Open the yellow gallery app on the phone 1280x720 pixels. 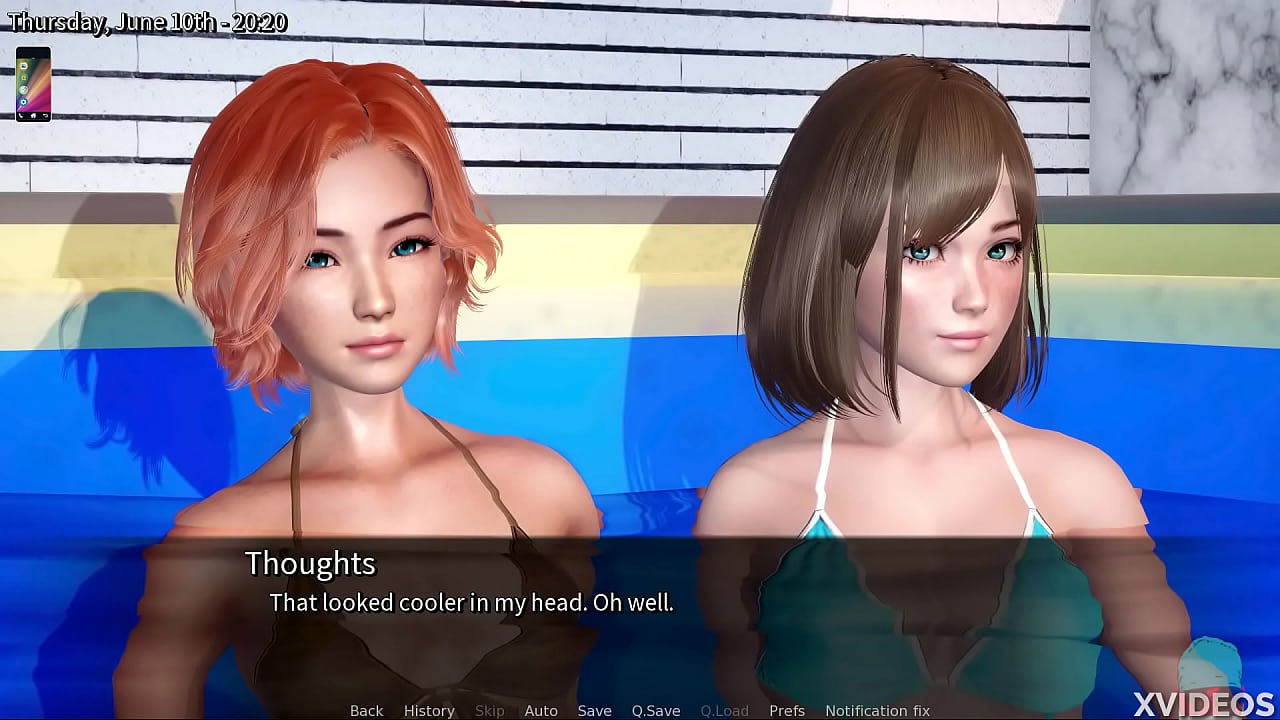(23, 77)
